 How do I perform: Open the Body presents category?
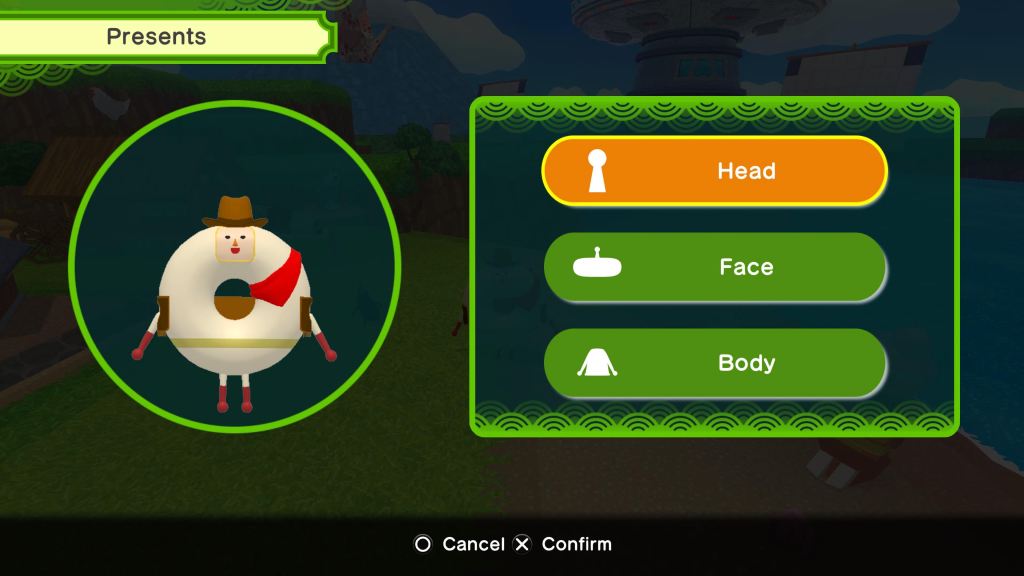click(714, 363)
